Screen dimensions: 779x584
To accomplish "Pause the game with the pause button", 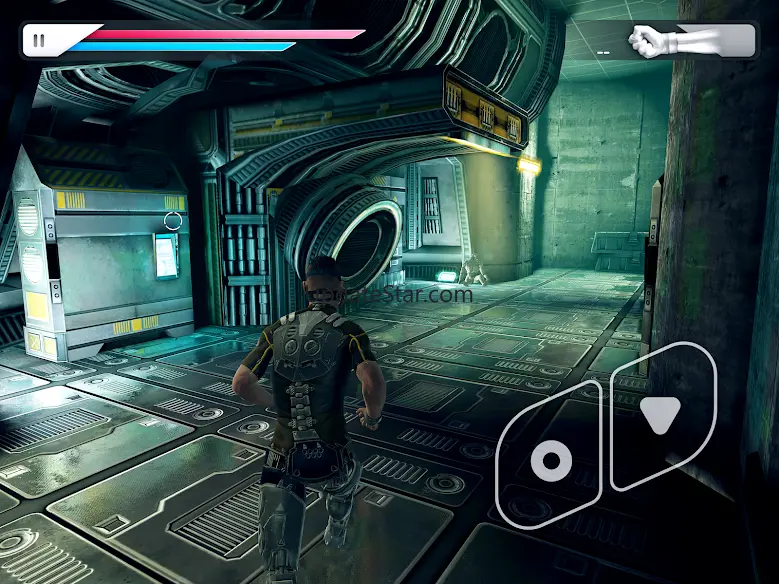I will [39, 41].
